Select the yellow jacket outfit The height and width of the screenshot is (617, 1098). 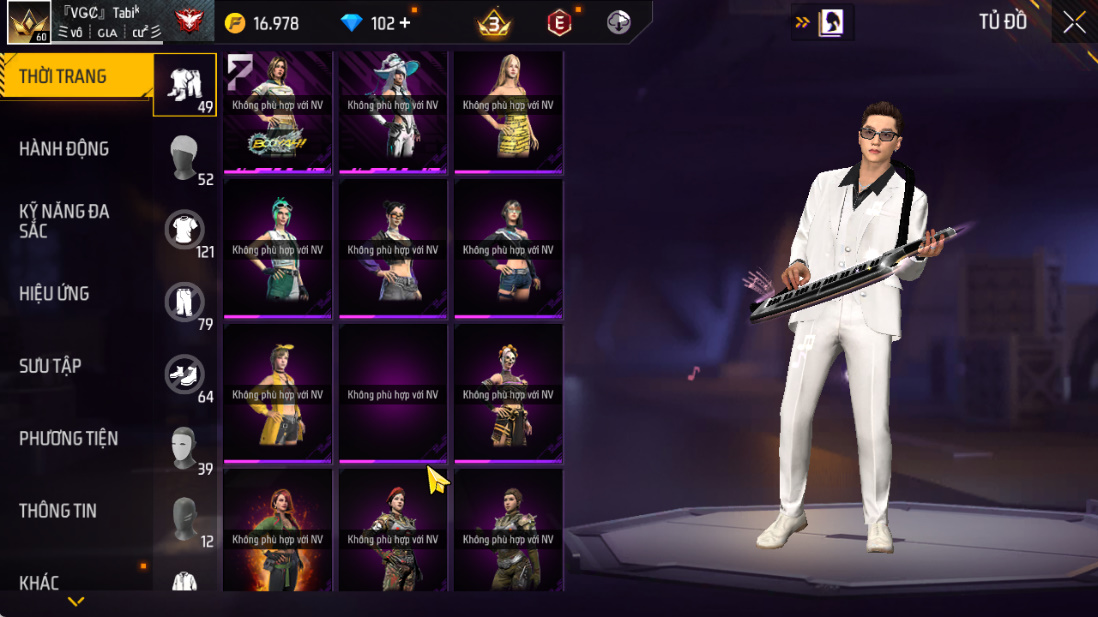pos(277,393)
